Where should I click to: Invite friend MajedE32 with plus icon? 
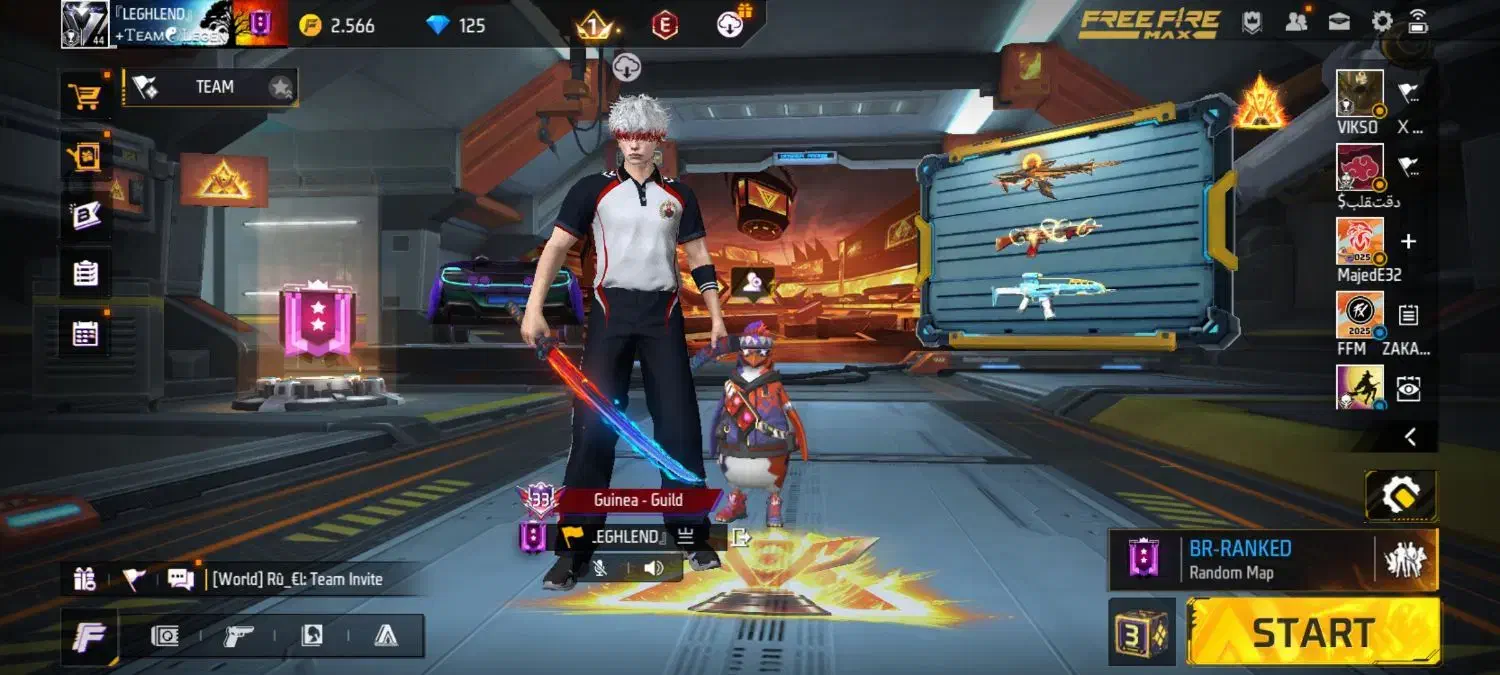tap(1408, 241)
